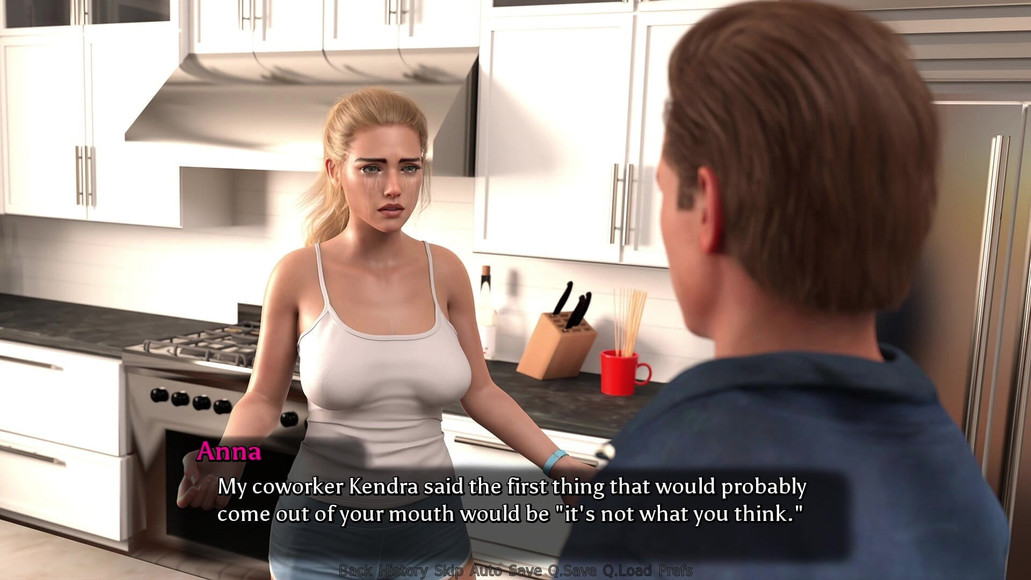Toggle Auto-advance mode
This screenshot has height=580, width=1031.
coord(487,571)
